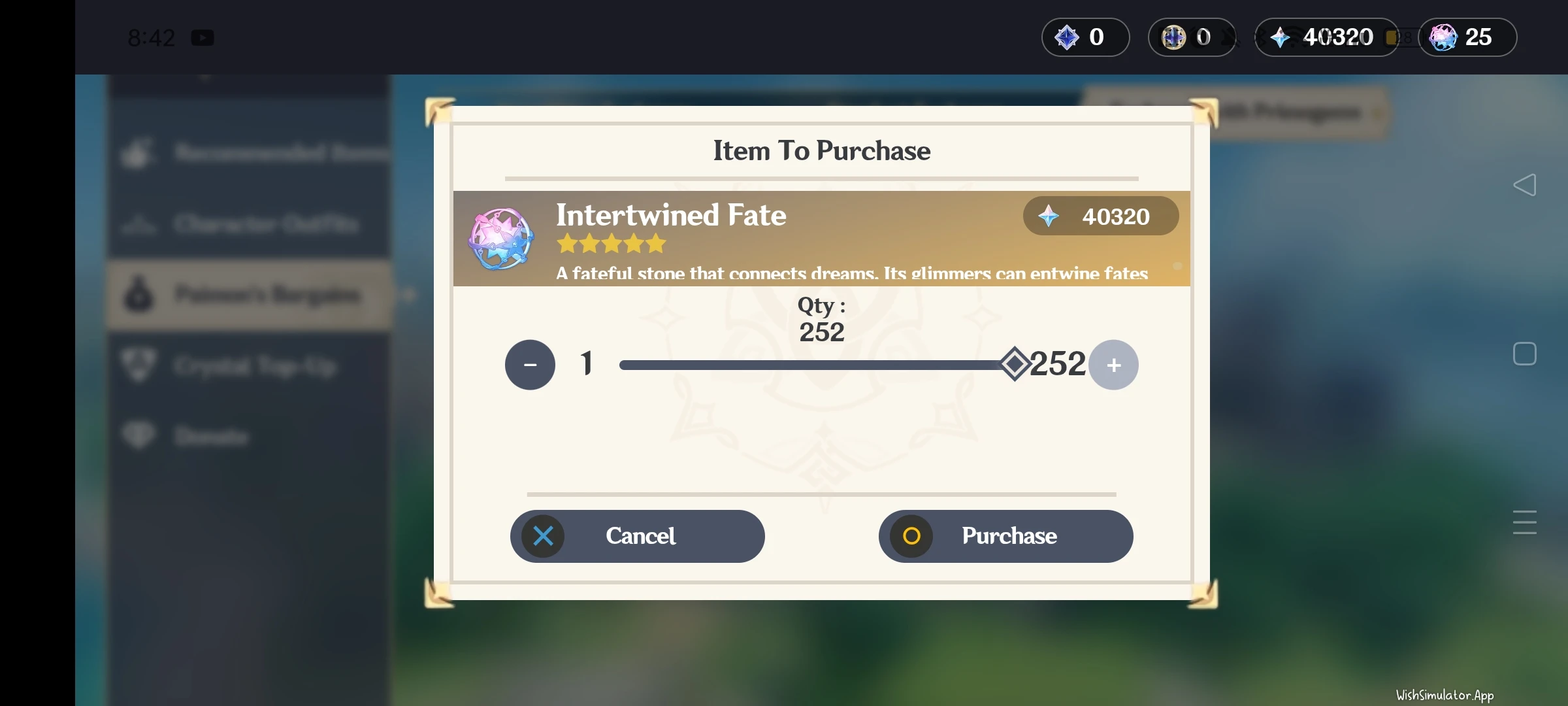Cancel the Intertwined Fate purchase

638,536
